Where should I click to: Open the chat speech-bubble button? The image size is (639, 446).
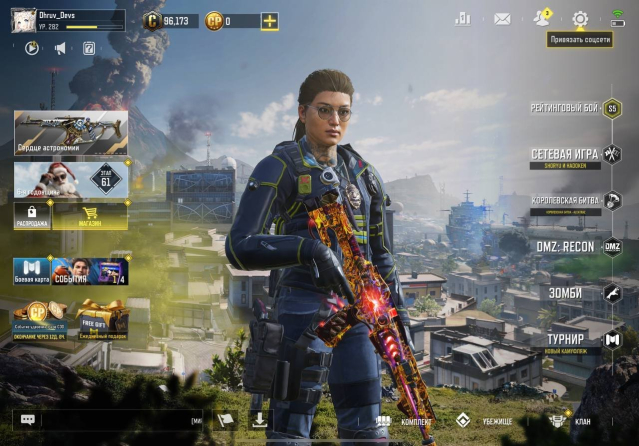[27, 421]
